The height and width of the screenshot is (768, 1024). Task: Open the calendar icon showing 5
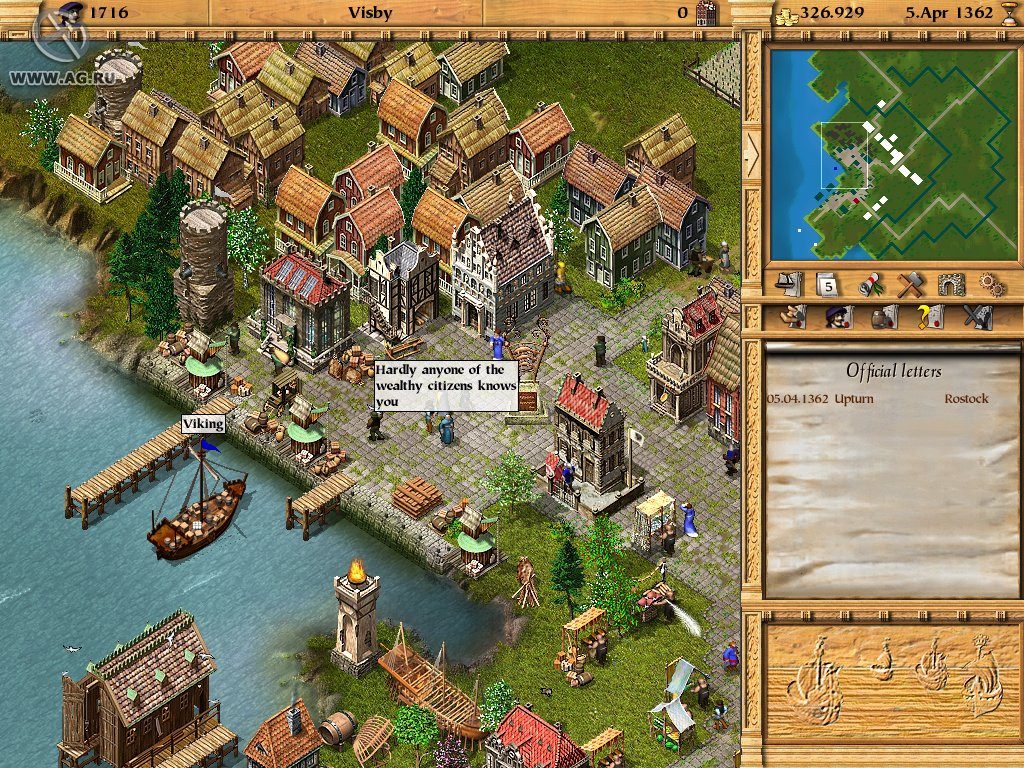tap(827, 285)
